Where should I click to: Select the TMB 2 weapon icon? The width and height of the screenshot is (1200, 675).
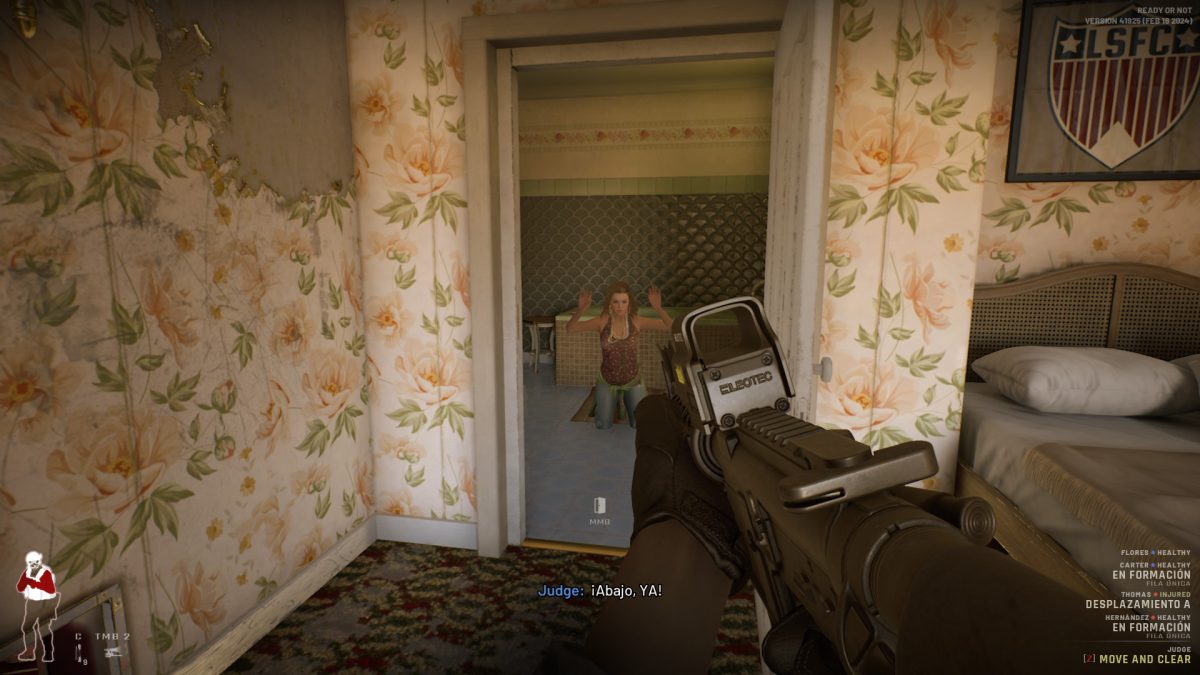coord(113,652)
